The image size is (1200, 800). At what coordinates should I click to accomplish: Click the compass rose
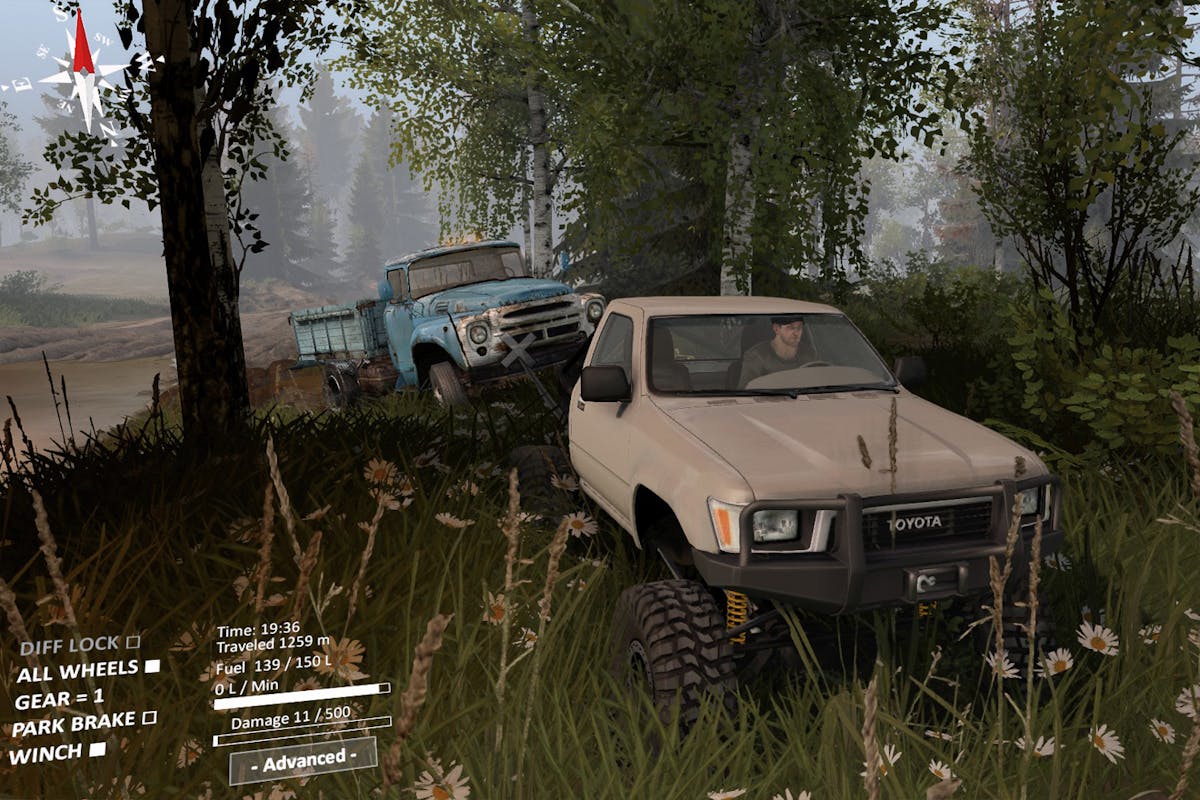(x=83, y=74)
